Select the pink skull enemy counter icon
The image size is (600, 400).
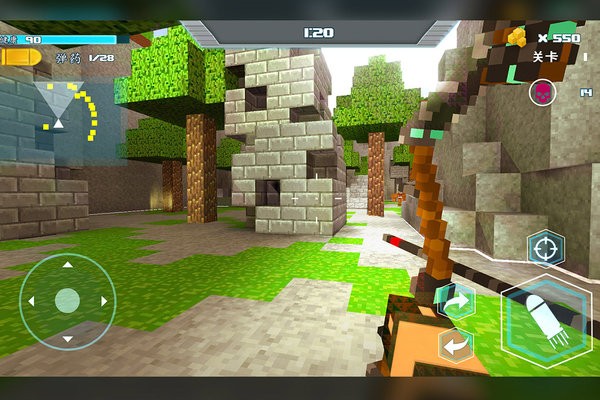541,93
